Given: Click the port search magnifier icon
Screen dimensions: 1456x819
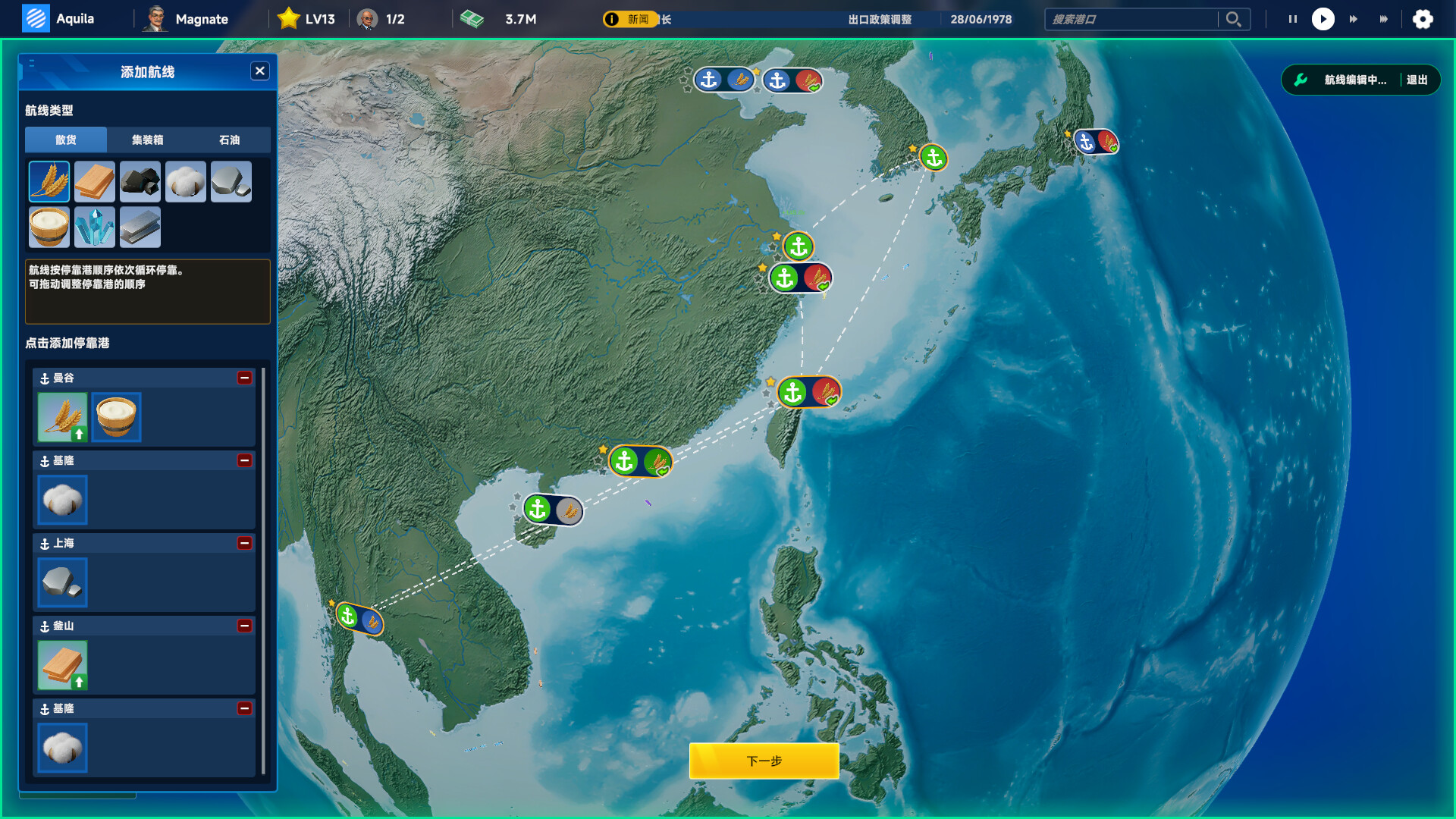Looking at the screenshot, I should click(x=1233, y=19).
